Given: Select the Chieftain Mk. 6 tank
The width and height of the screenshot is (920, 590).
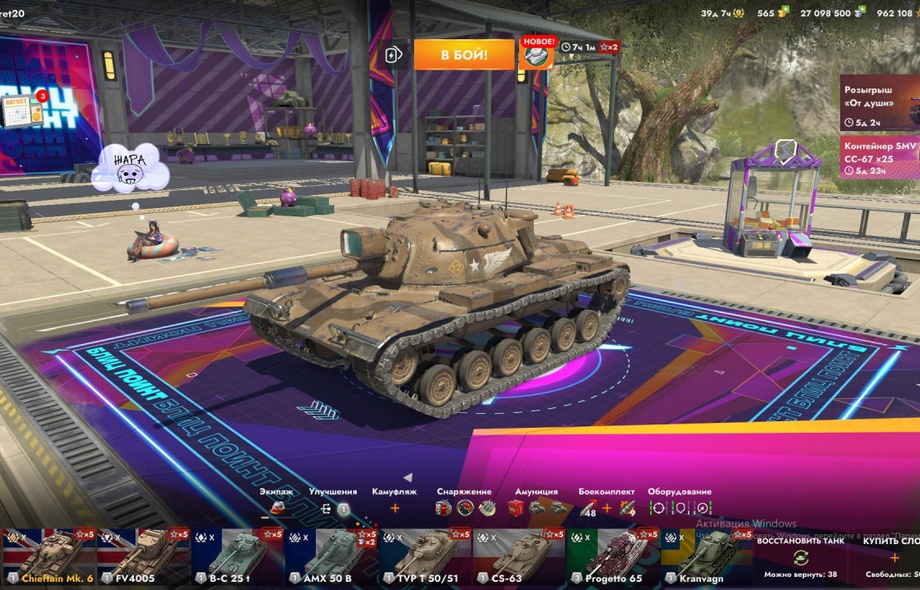Looking at the screenshot, I should [48, 557].
